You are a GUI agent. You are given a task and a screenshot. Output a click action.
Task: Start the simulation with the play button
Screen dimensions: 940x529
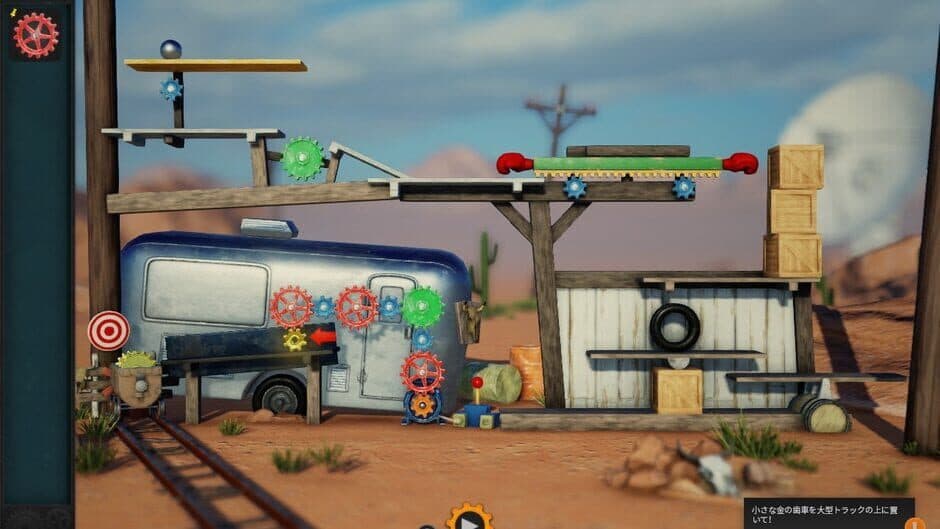click(469, 519)
